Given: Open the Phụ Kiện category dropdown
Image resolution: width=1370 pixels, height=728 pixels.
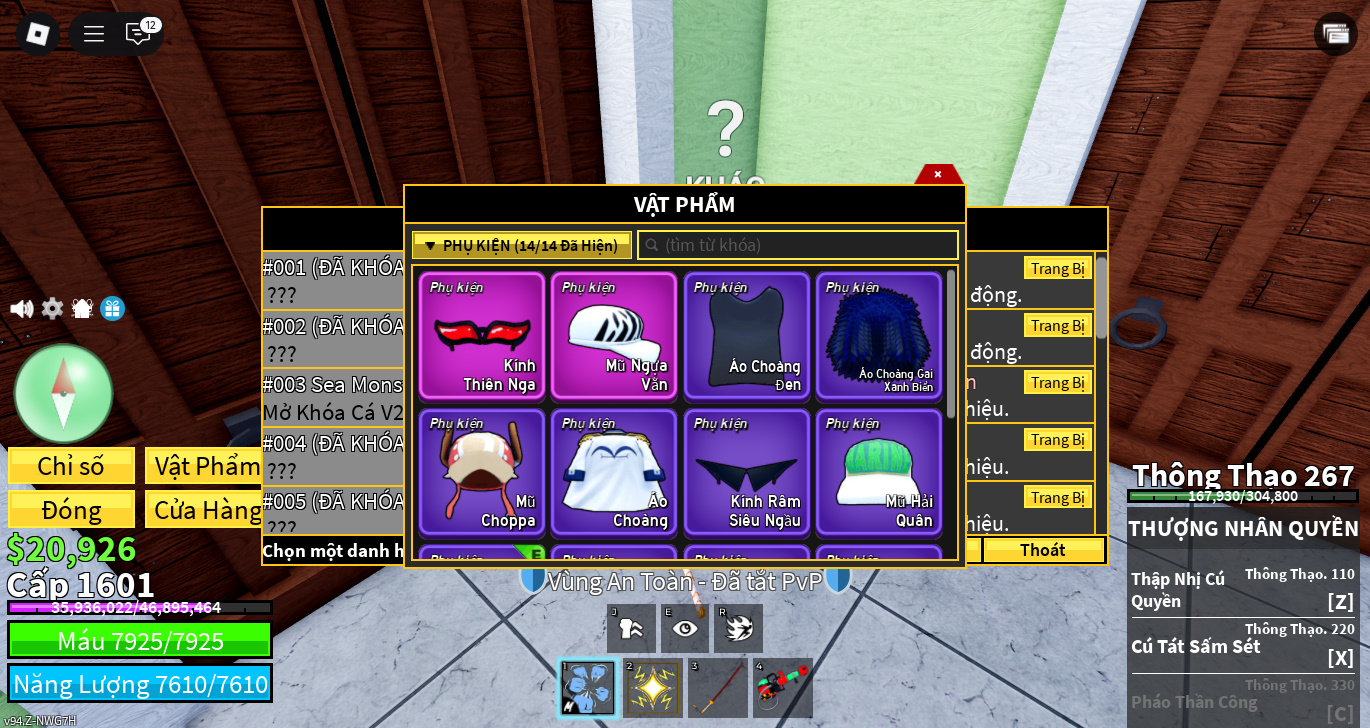Looking at the screenshot, I should (x=521, y=245).
